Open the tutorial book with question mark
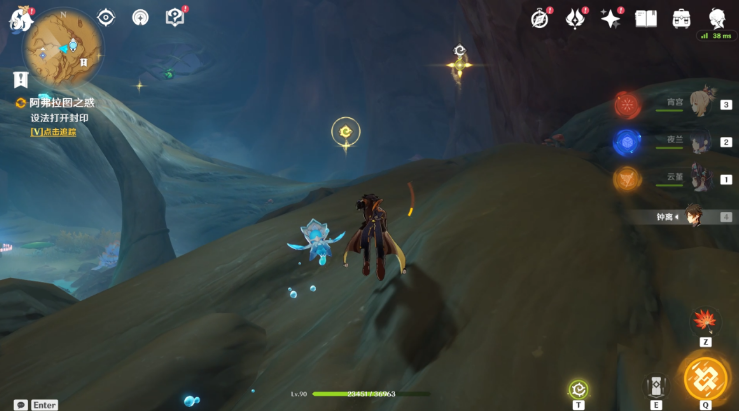 coord(175,17)
